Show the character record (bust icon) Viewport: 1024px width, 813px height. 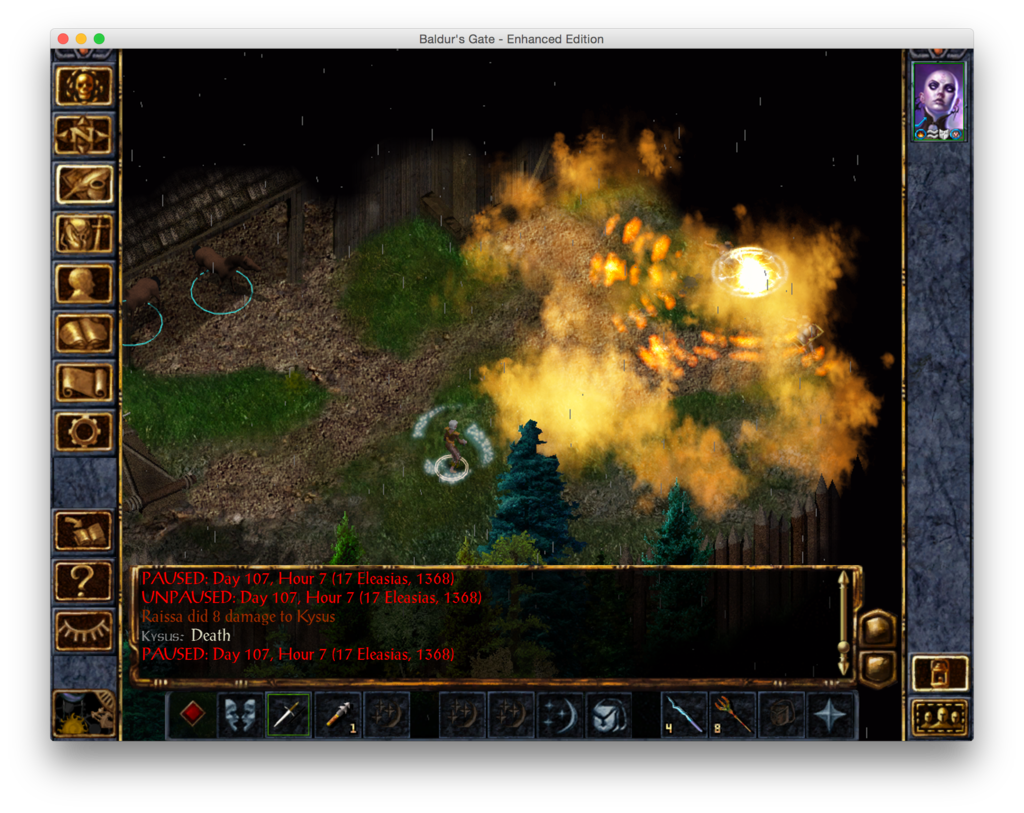pyautogui.click(x=84, y=284)
